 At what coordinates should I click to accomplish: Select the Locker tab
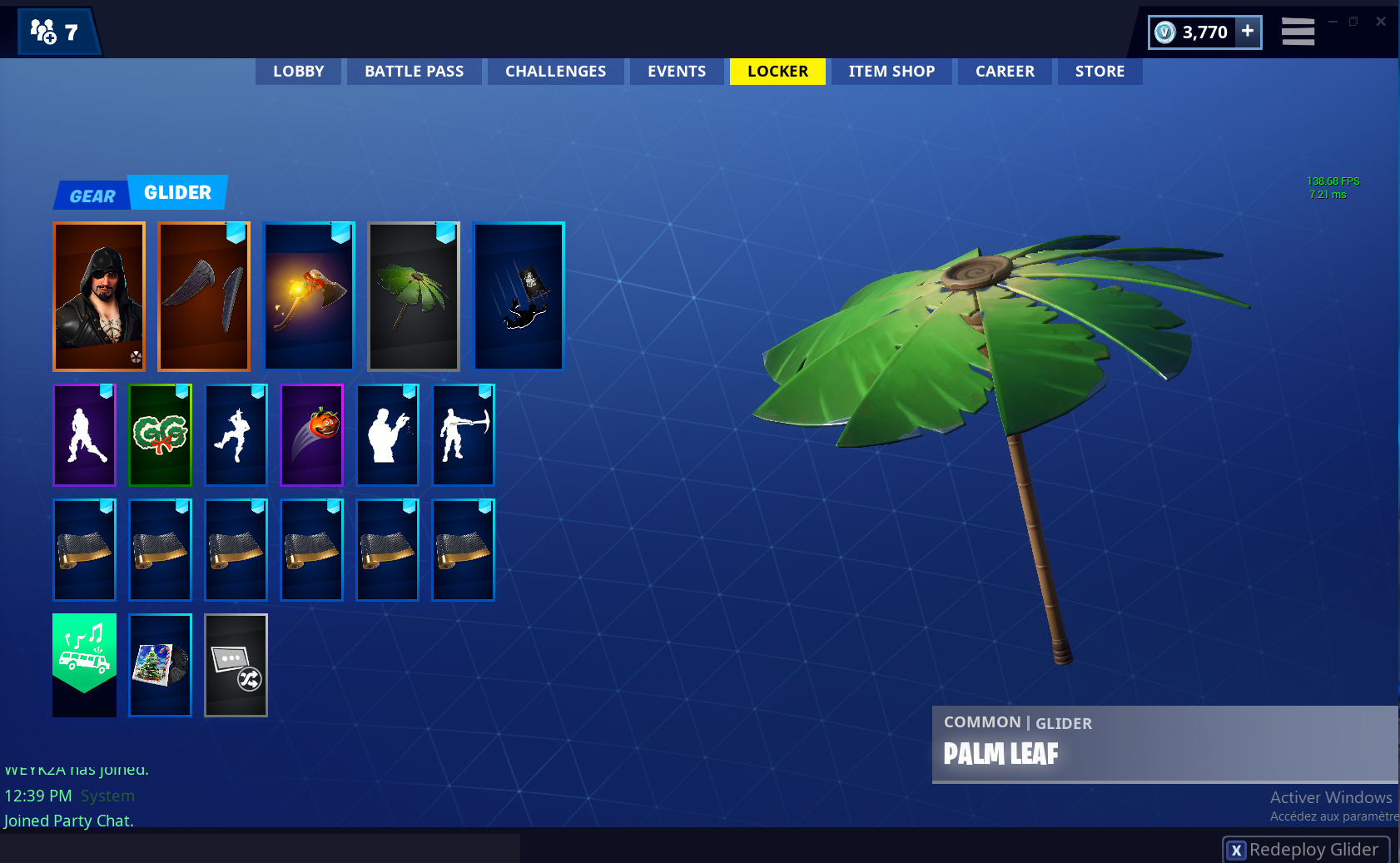(777, 72)
